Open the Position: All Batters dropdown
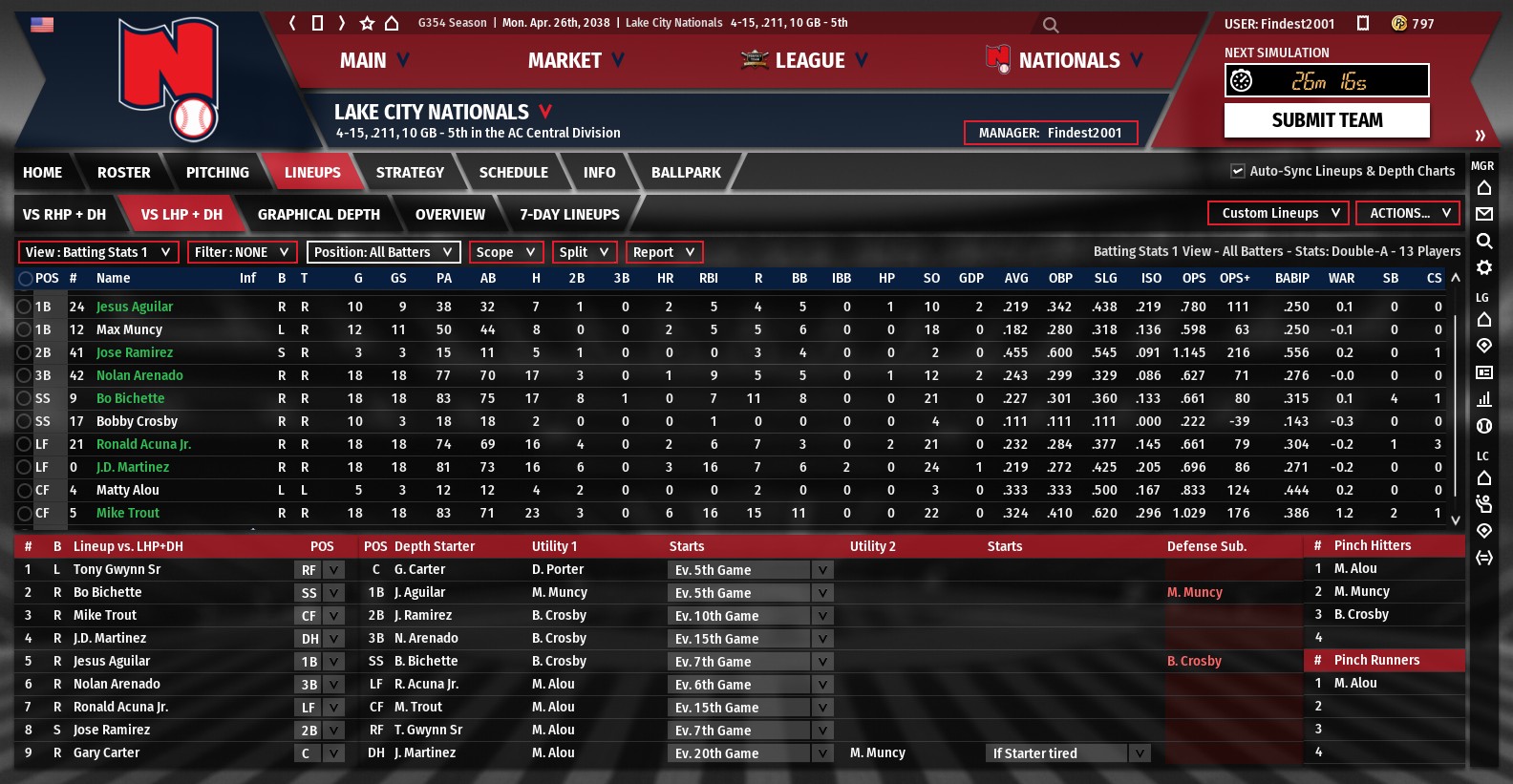The image size is (1513, 784). pyautogui.click(x=383, y=252)
